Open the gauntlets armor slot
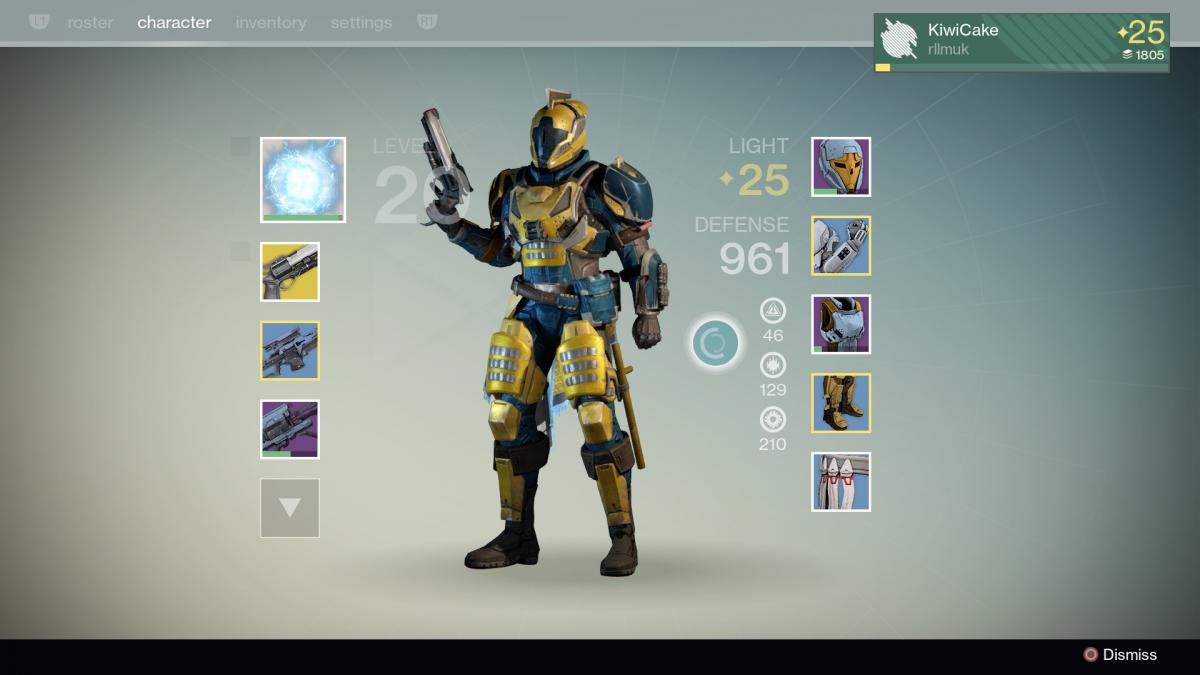 point(841,246)
